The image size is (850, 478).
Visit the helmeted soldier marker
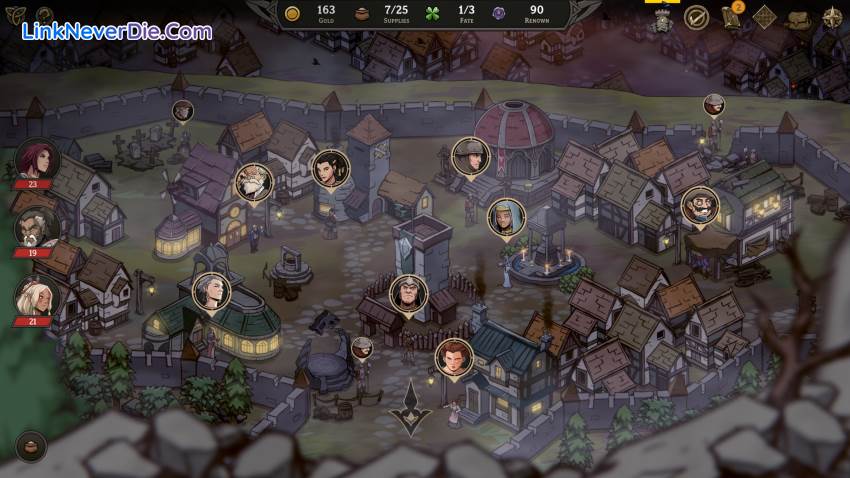tap(468, 155)
